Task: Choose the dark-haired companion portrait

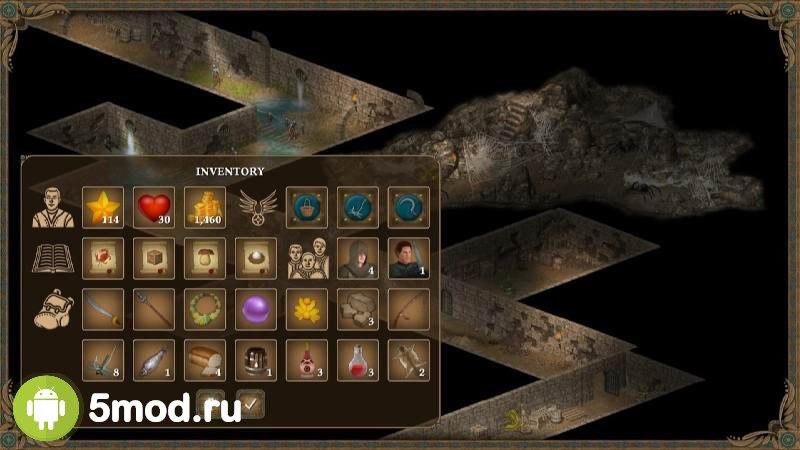Action: click(409, 258)
